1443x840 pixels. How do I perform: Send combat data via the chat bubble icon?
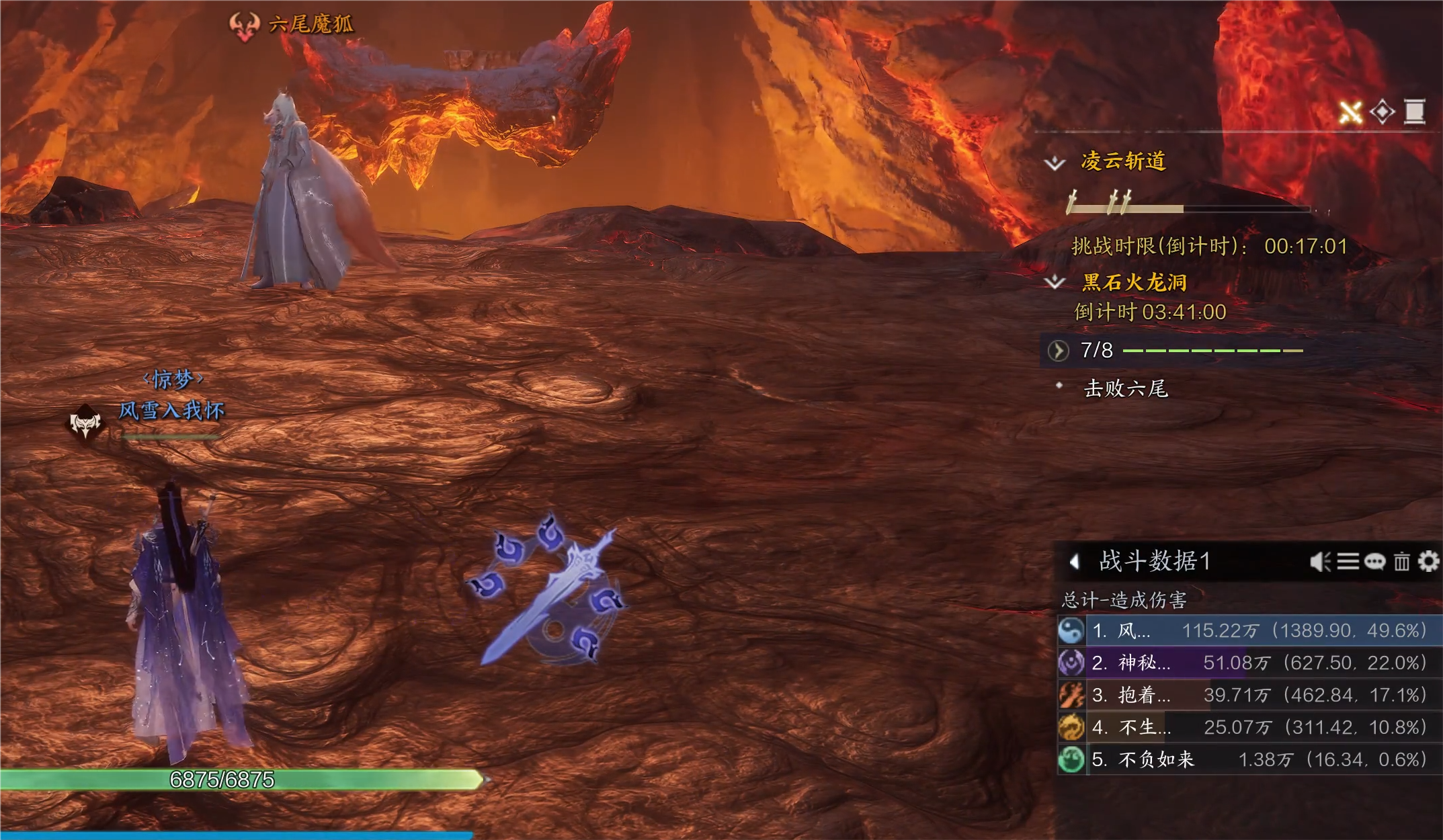(x=1374, y=561)
